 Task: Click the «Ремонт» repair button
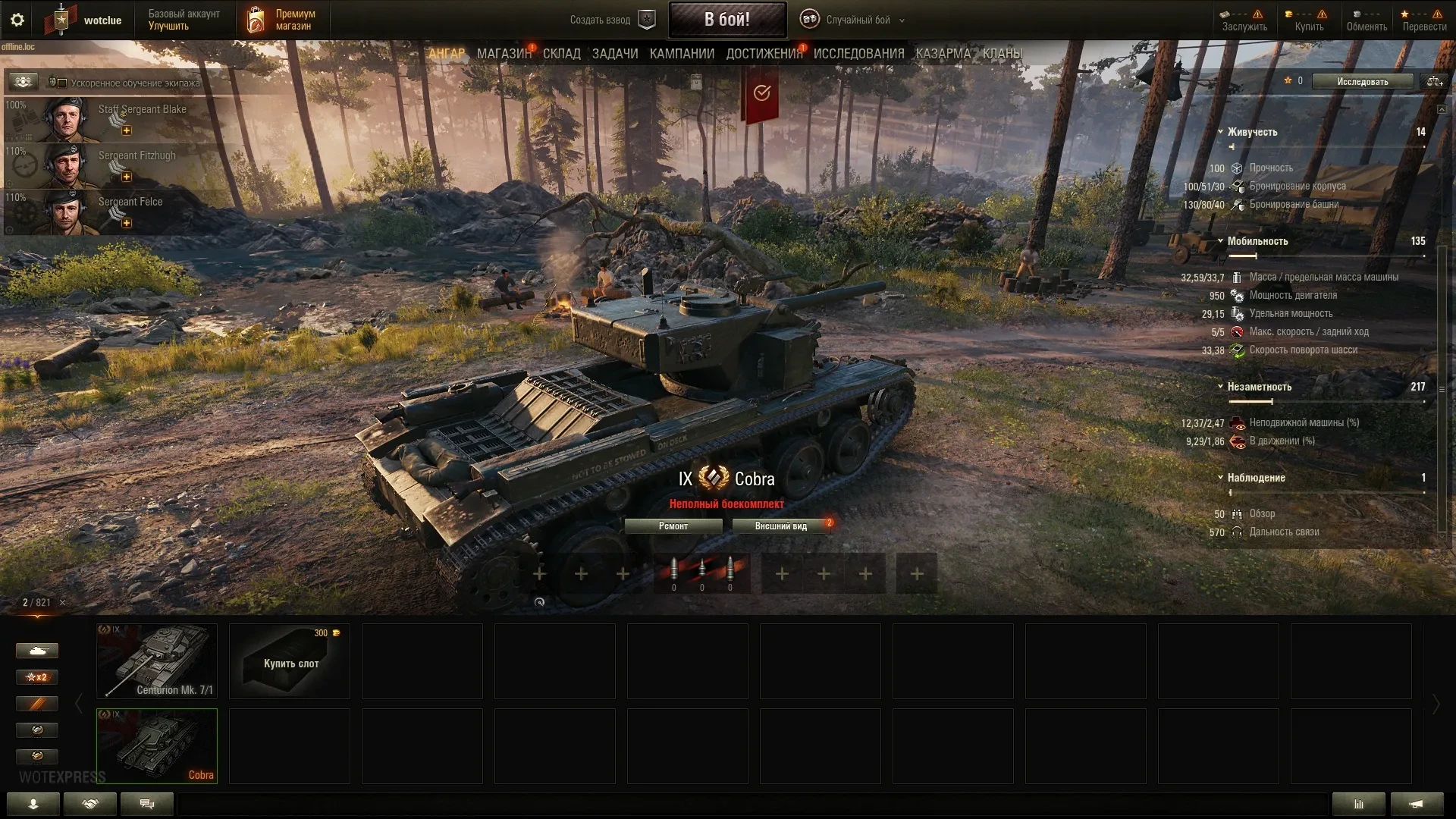pos(673,526)
